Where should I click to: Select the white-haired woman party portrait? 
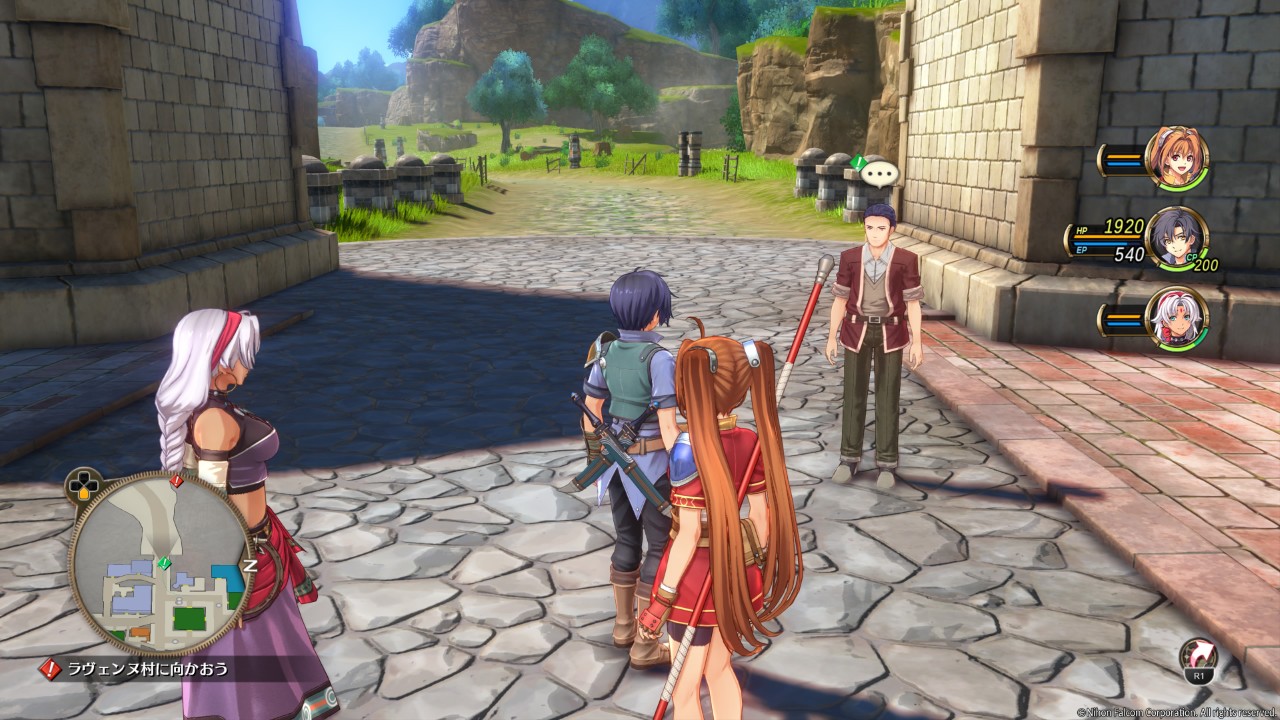(1176, 318)
